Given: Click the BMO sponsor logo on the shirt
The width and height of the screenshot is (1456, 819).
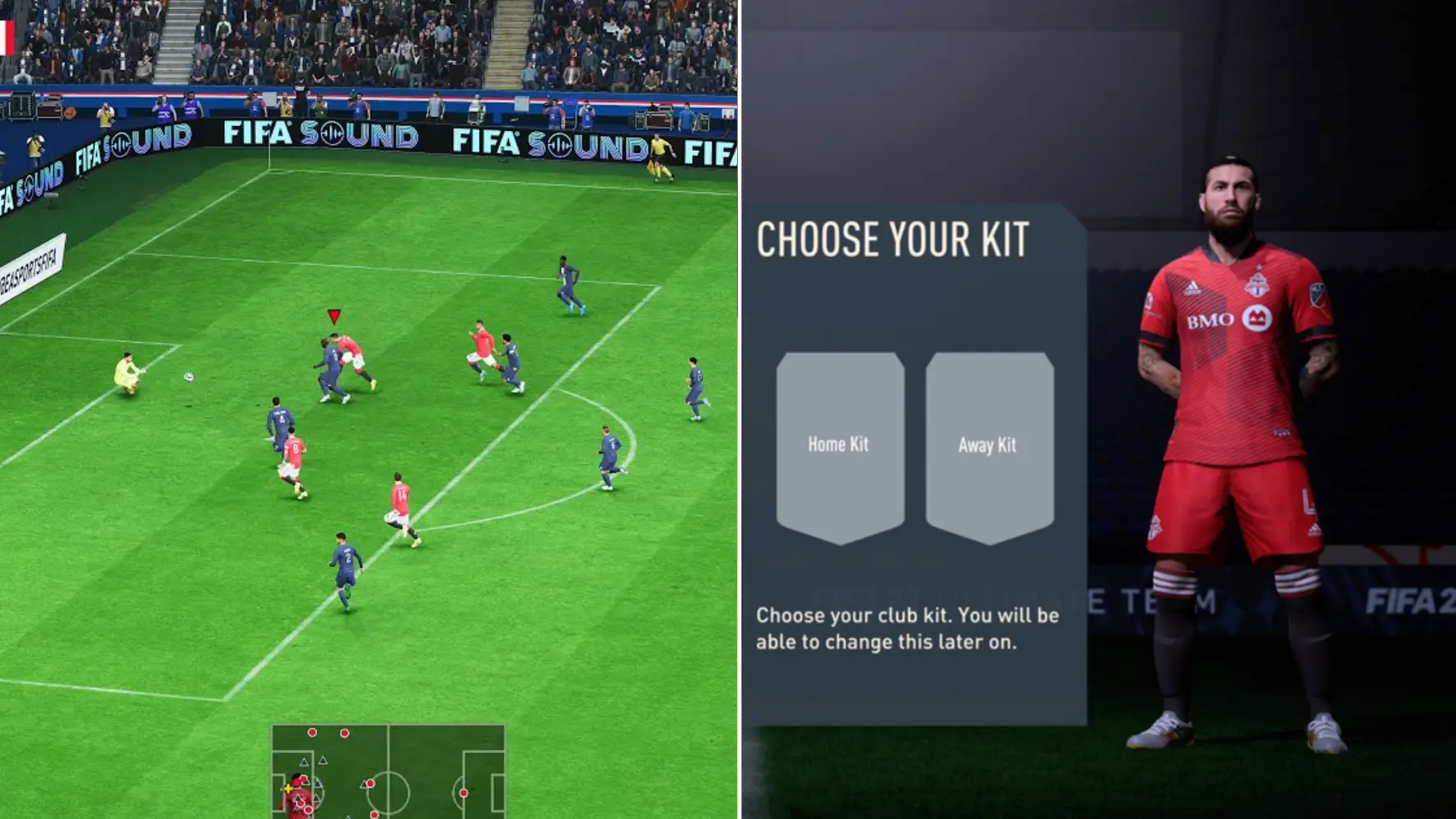Looking at the screenshot, I should coord(1211,321).
